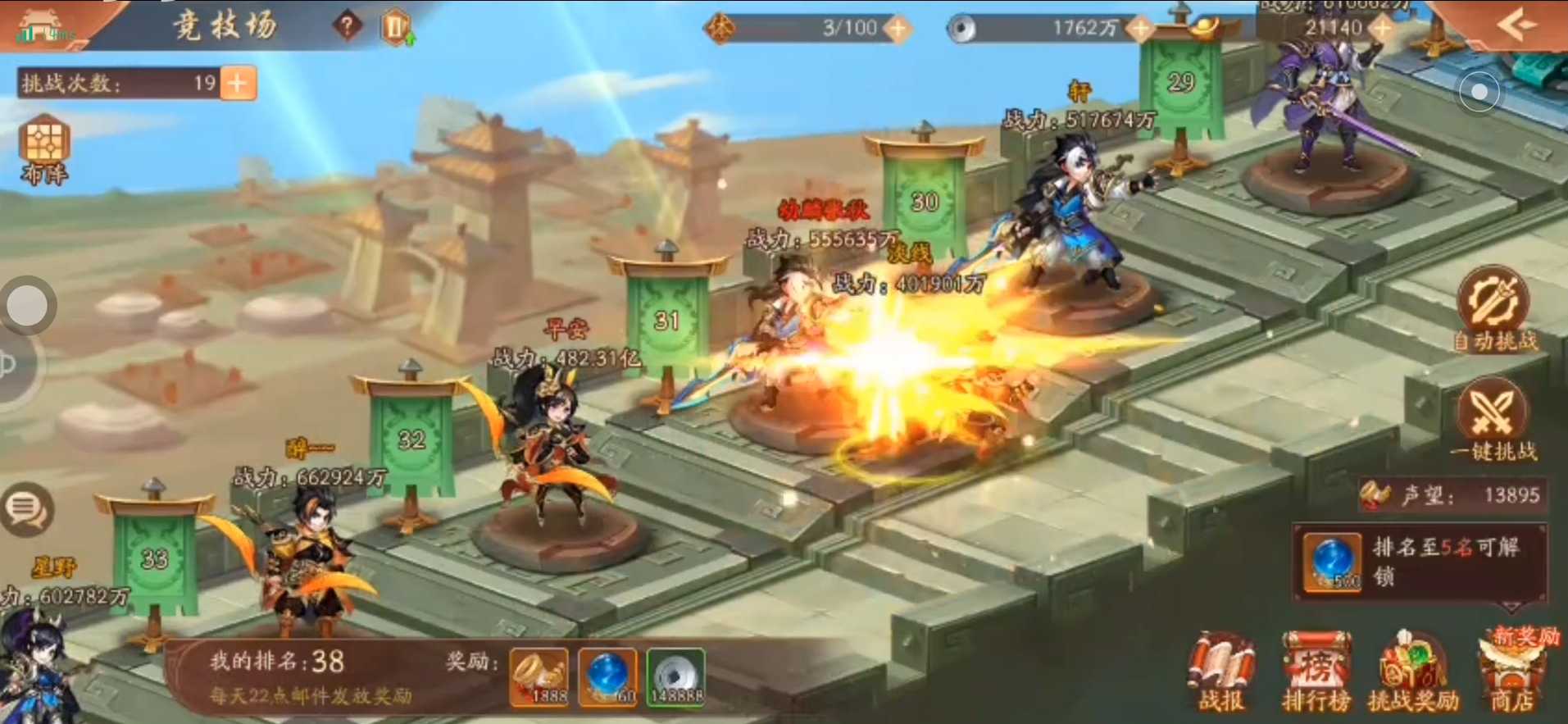Tap the plus next to the 1762万 currency
This screenshot has width=1568, height=724.
(1139, 29)
